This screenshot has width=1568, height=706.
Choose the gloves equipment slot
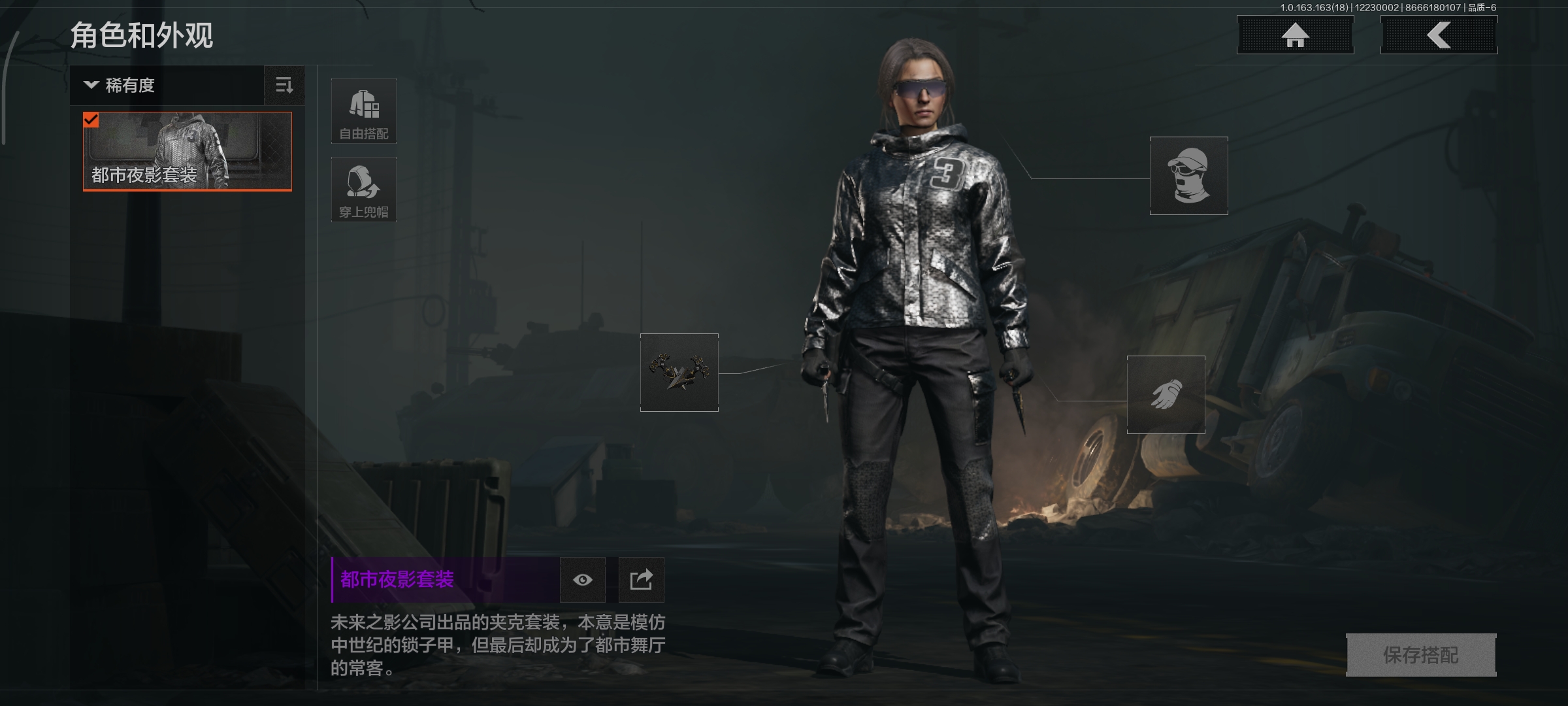[x=1166, y=395]
